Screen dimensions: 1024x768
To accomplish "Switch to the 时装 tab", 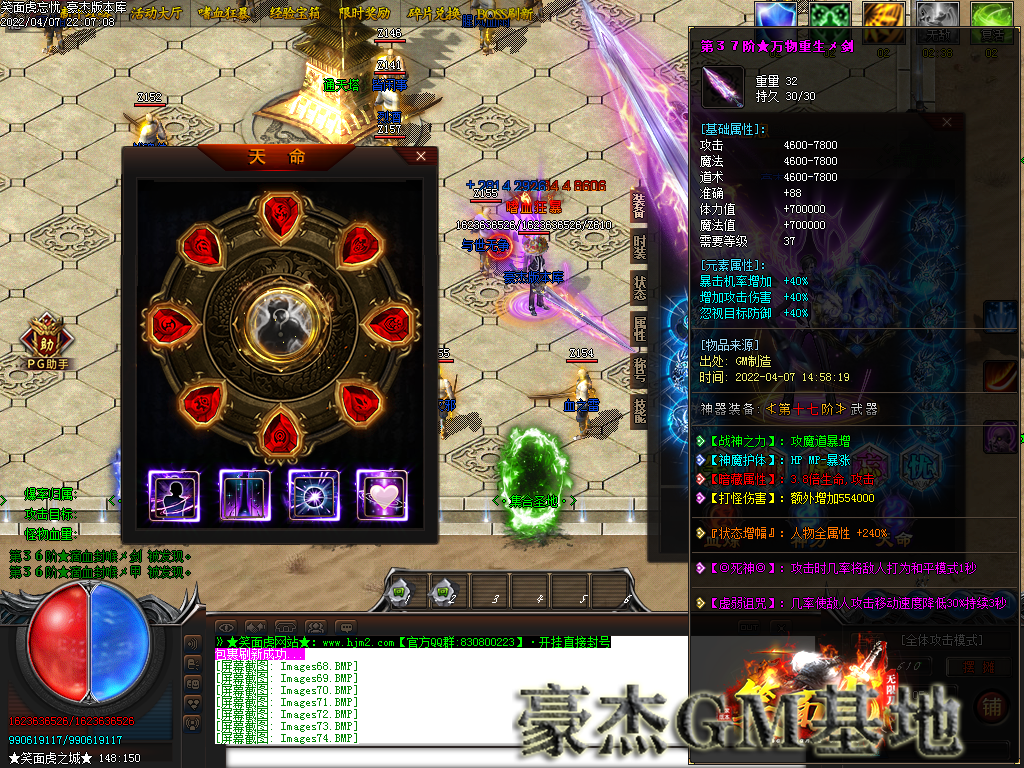I will pyautogui.click(x=639, y=246).
